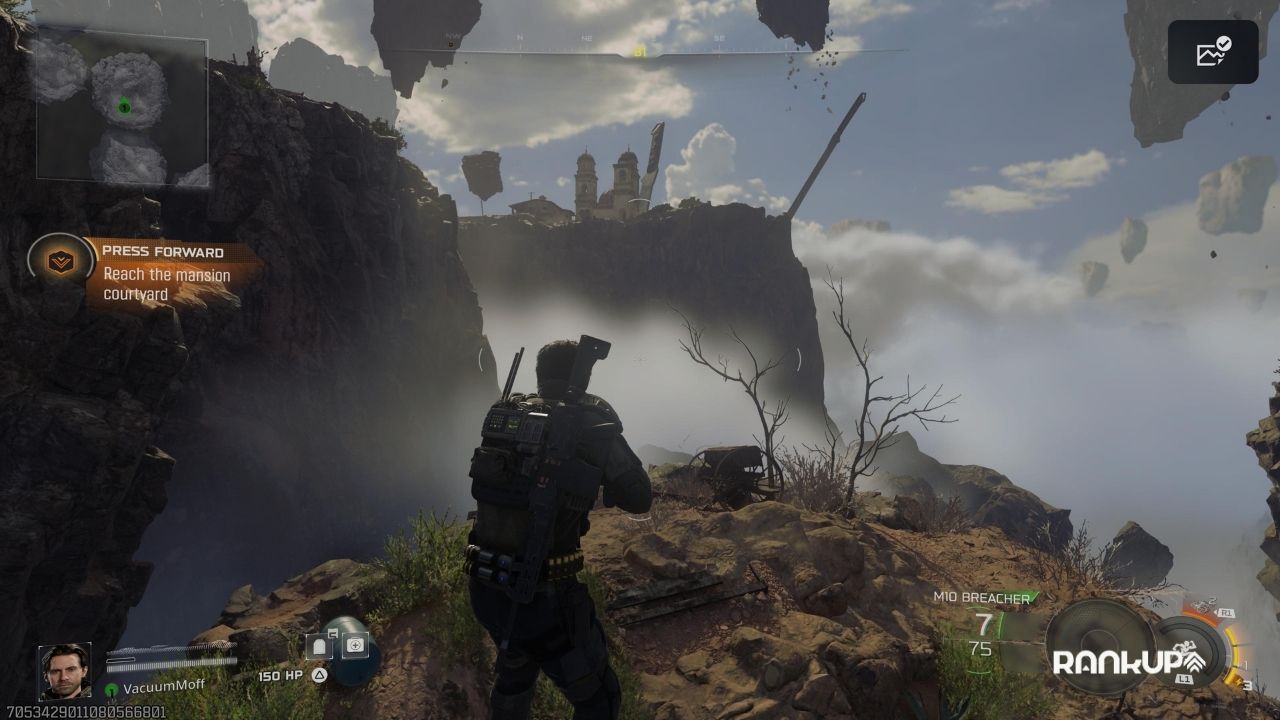Image resolution: width=1280 pixels, height=720 pixels.
Task: Activate the smaller ability dial with sprint icon
Action: pos(1190,650)
